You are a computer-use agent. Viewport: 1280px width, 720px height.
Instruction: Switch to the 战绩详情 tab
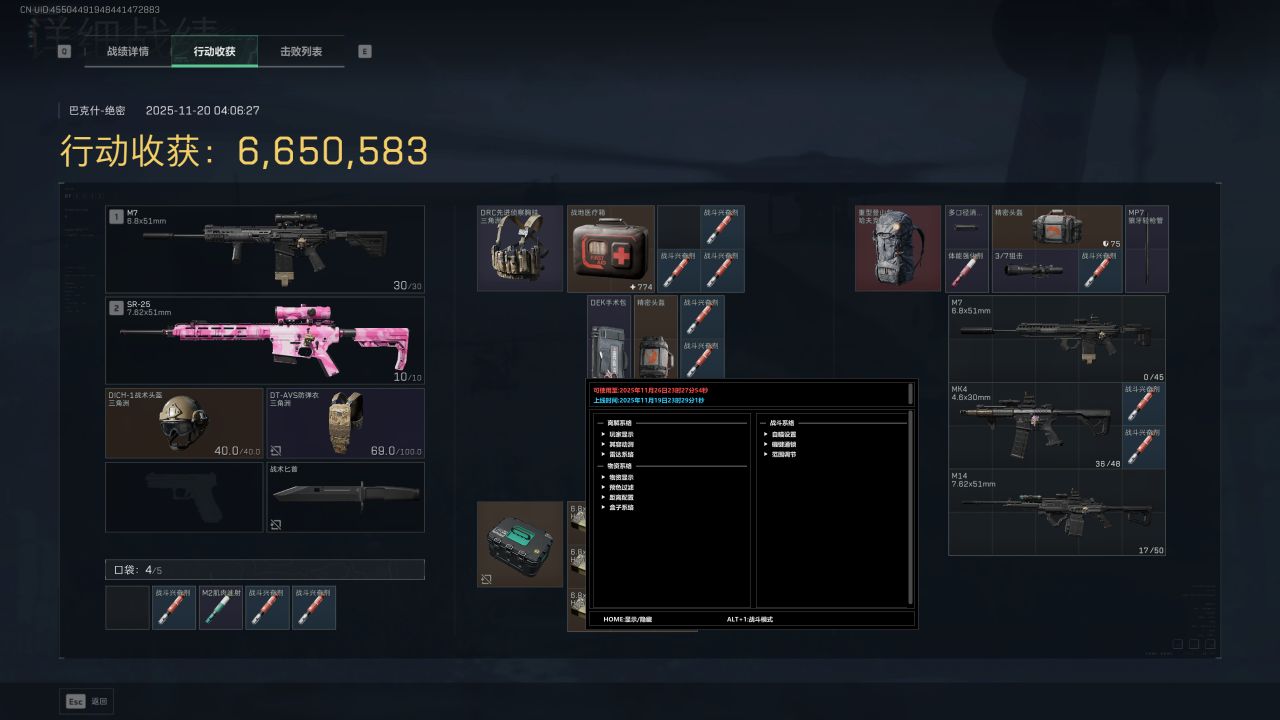tap(128, 51)
